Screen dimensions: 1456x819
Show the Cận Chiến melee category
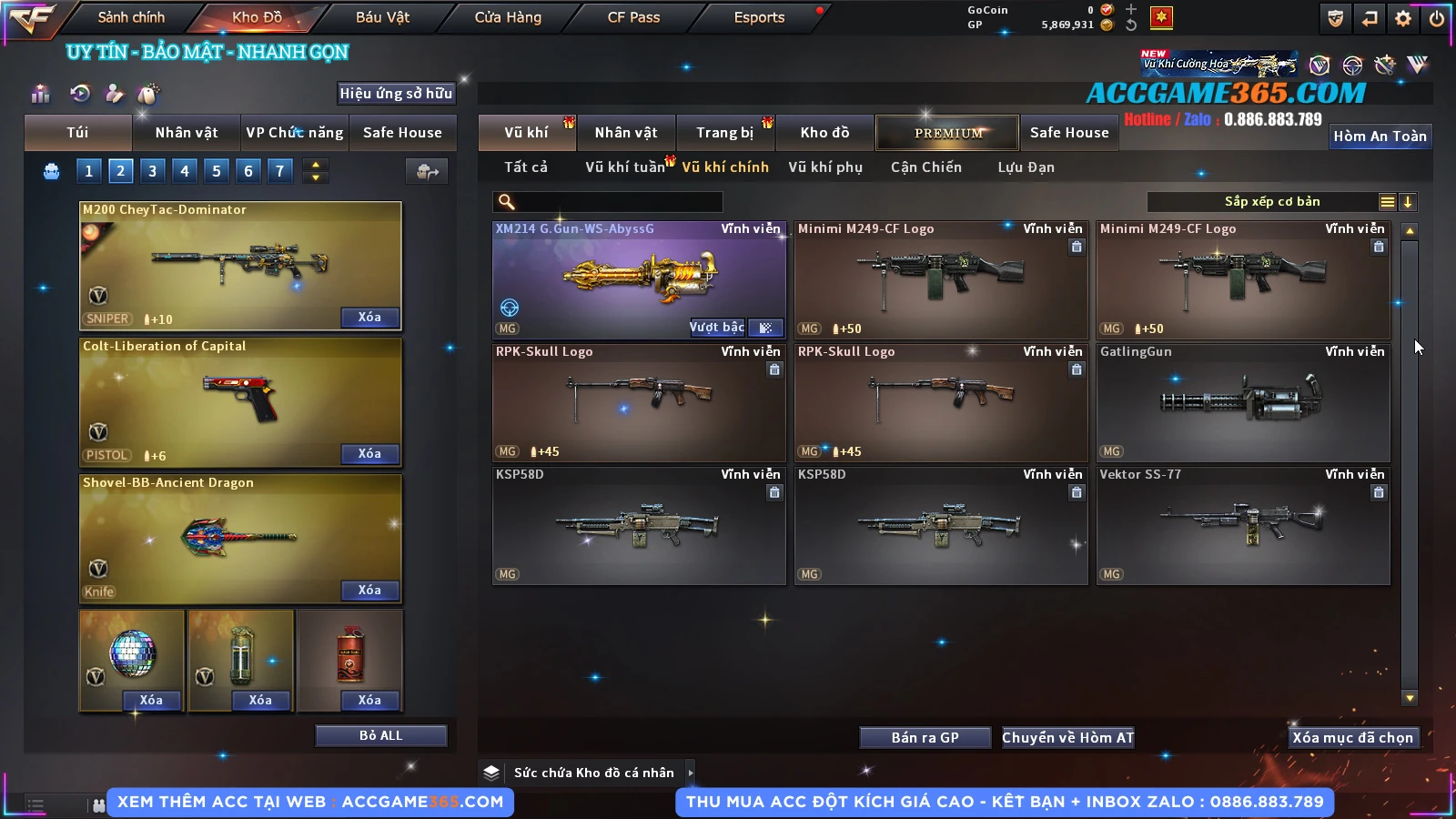tap(925, 167)
